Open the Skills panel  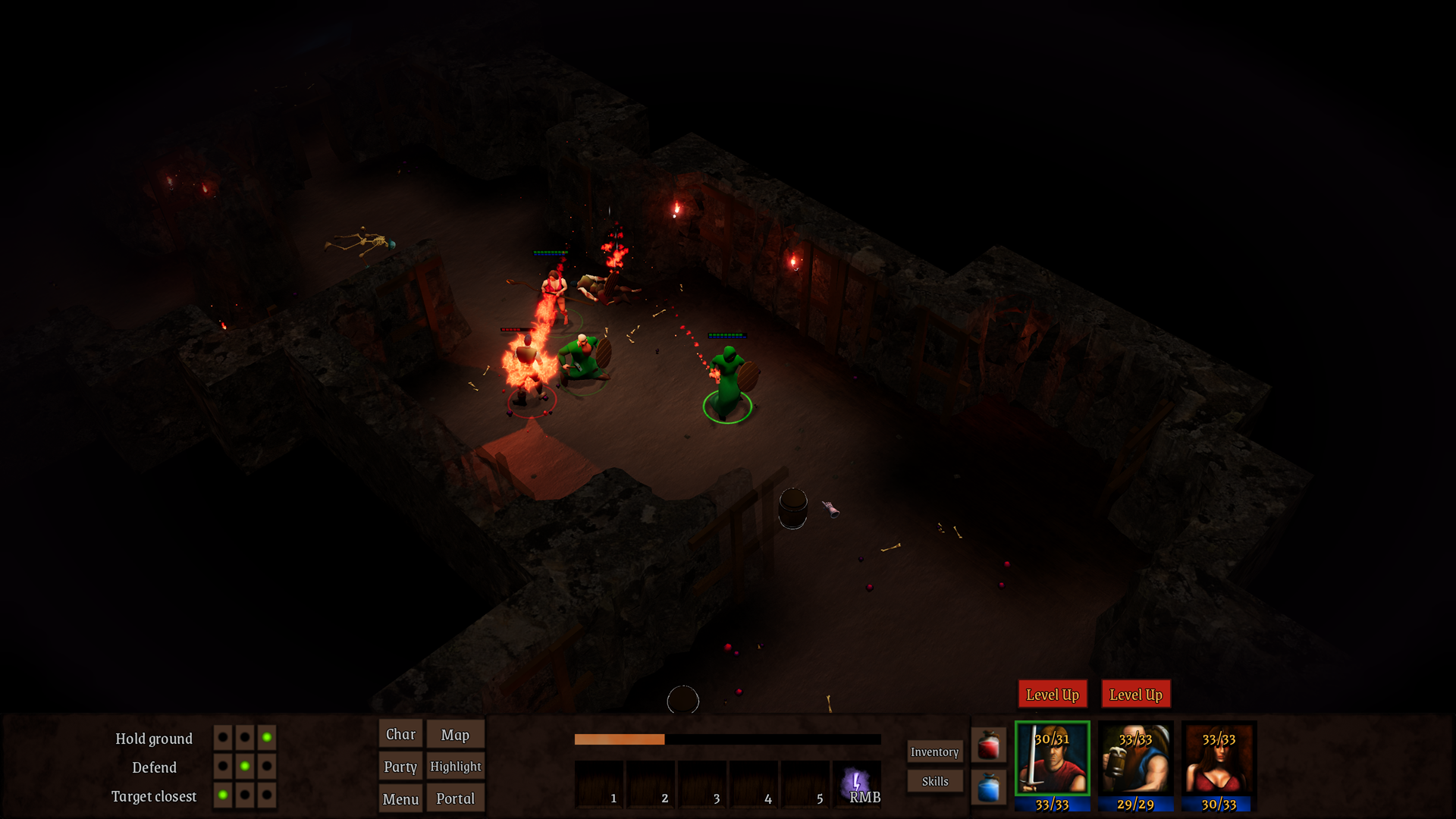tap(934, 781)
